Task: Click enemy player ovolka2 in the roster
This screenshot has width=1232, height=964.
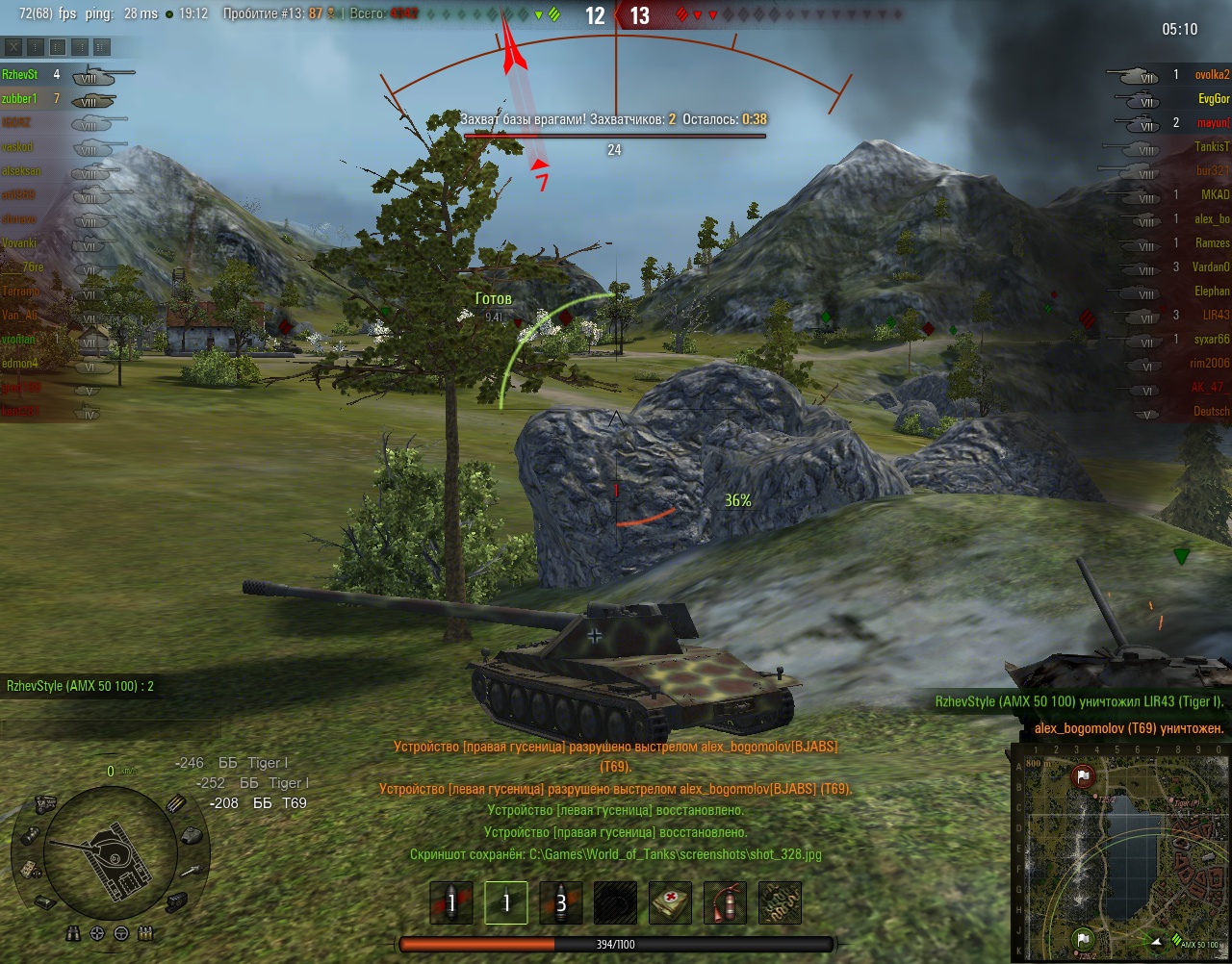Action: (x=1212, y=74)
